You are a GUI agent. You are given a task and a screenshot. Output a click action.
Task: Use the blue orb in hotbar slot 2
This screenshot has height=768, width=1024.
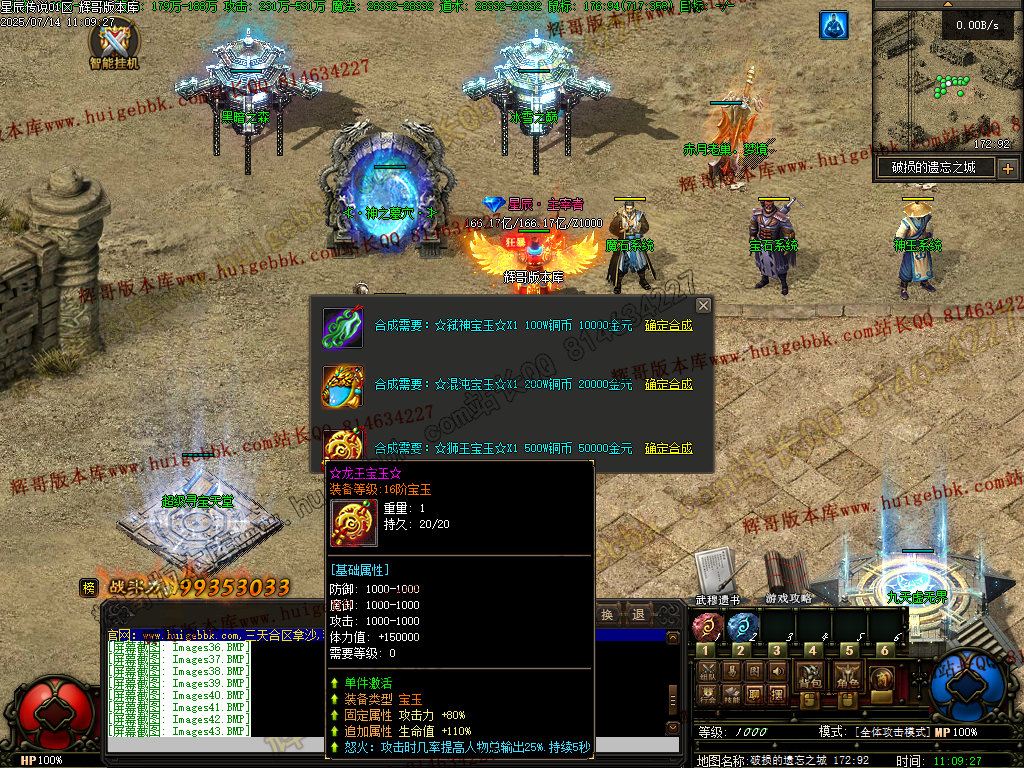click(742, 627)
